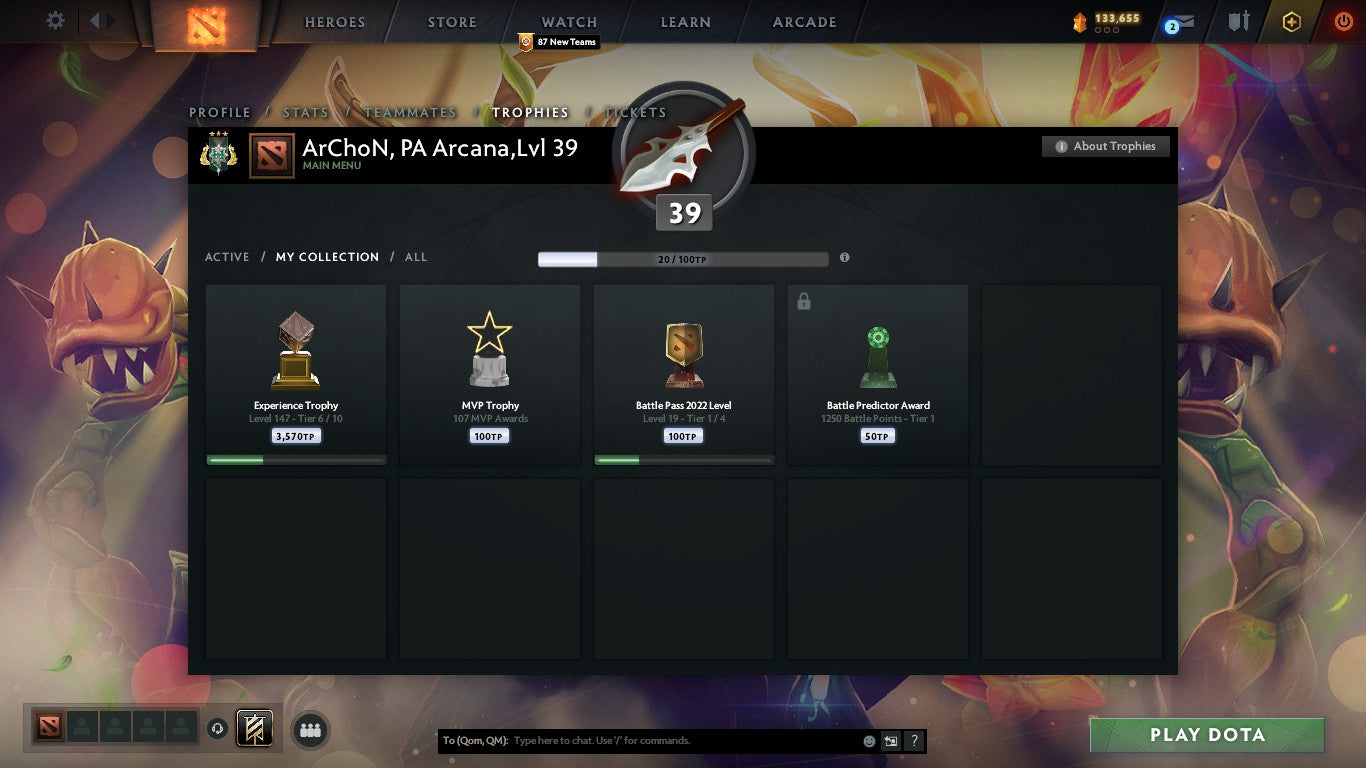Open the 87 New Teams notification
The height and width of the screenshot is (768, 1366).
point(560,42)
